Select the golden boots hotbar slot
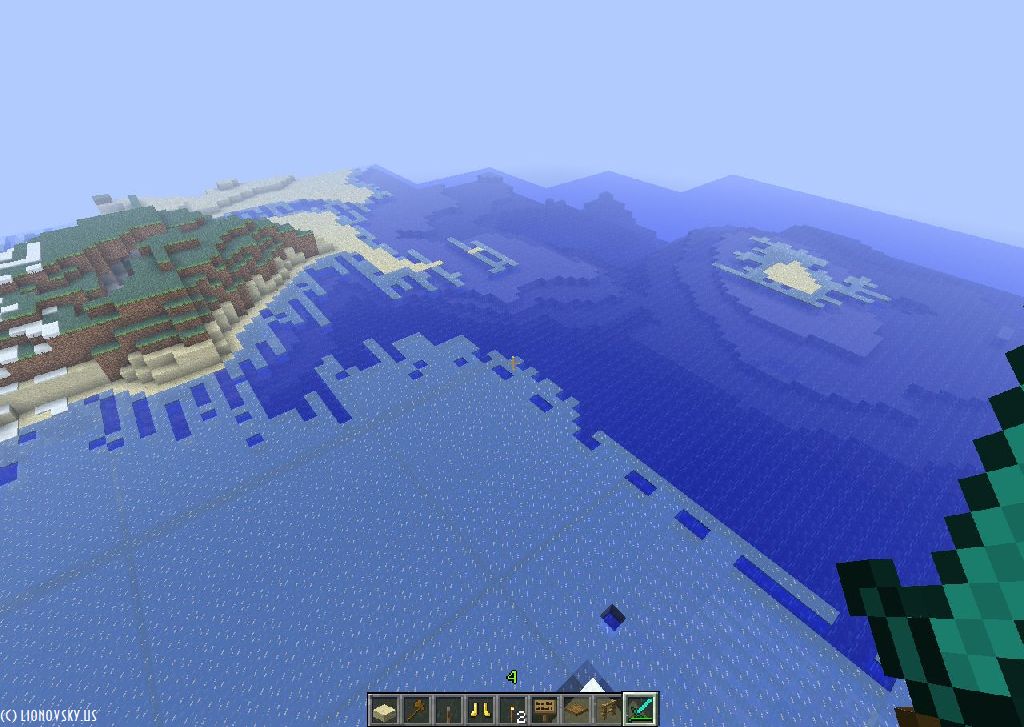The height and width of the screenshot is (727, 1024). pyautogui.click(x=480, y=710)
